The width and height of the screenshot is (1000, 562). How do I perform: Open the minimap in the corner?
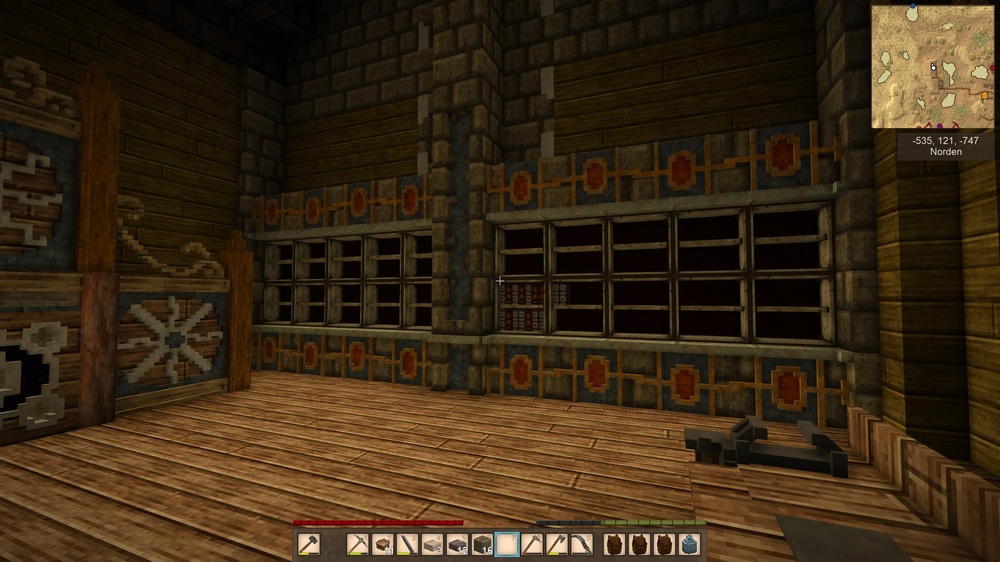pos(932,66)
